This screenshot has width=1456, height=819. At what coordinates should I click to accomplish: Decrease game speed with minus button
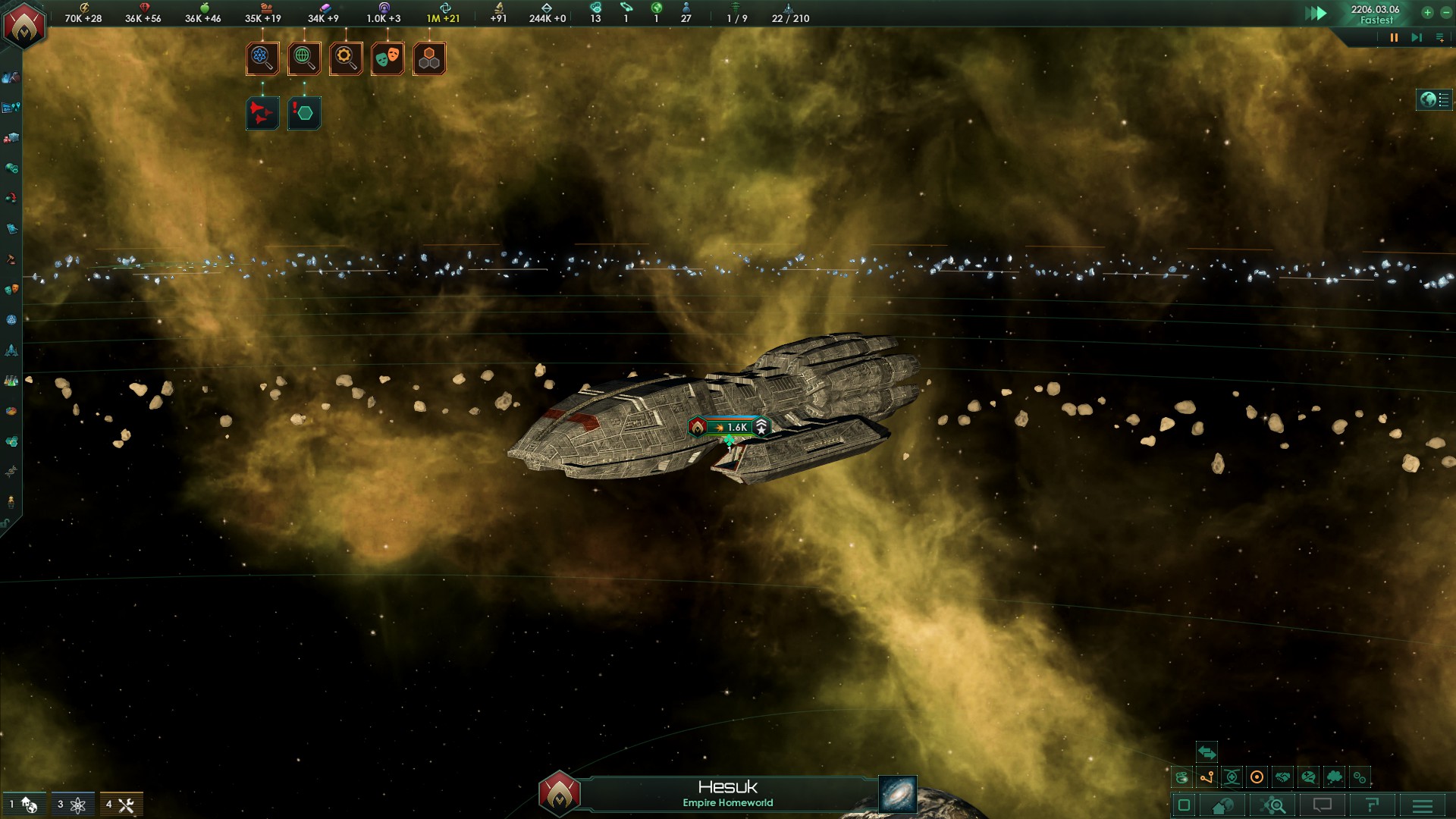tap(1445, 13)
